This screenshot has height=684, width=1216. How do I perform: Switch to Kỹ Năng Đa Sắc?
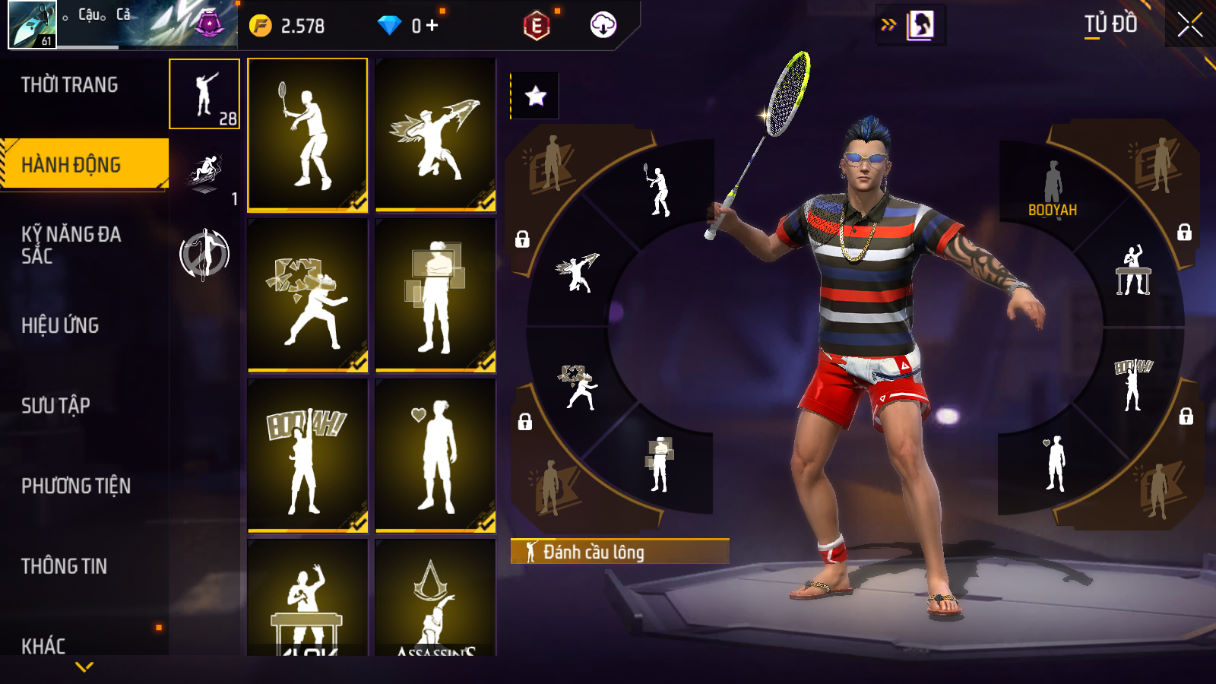[x=72, y=245]
